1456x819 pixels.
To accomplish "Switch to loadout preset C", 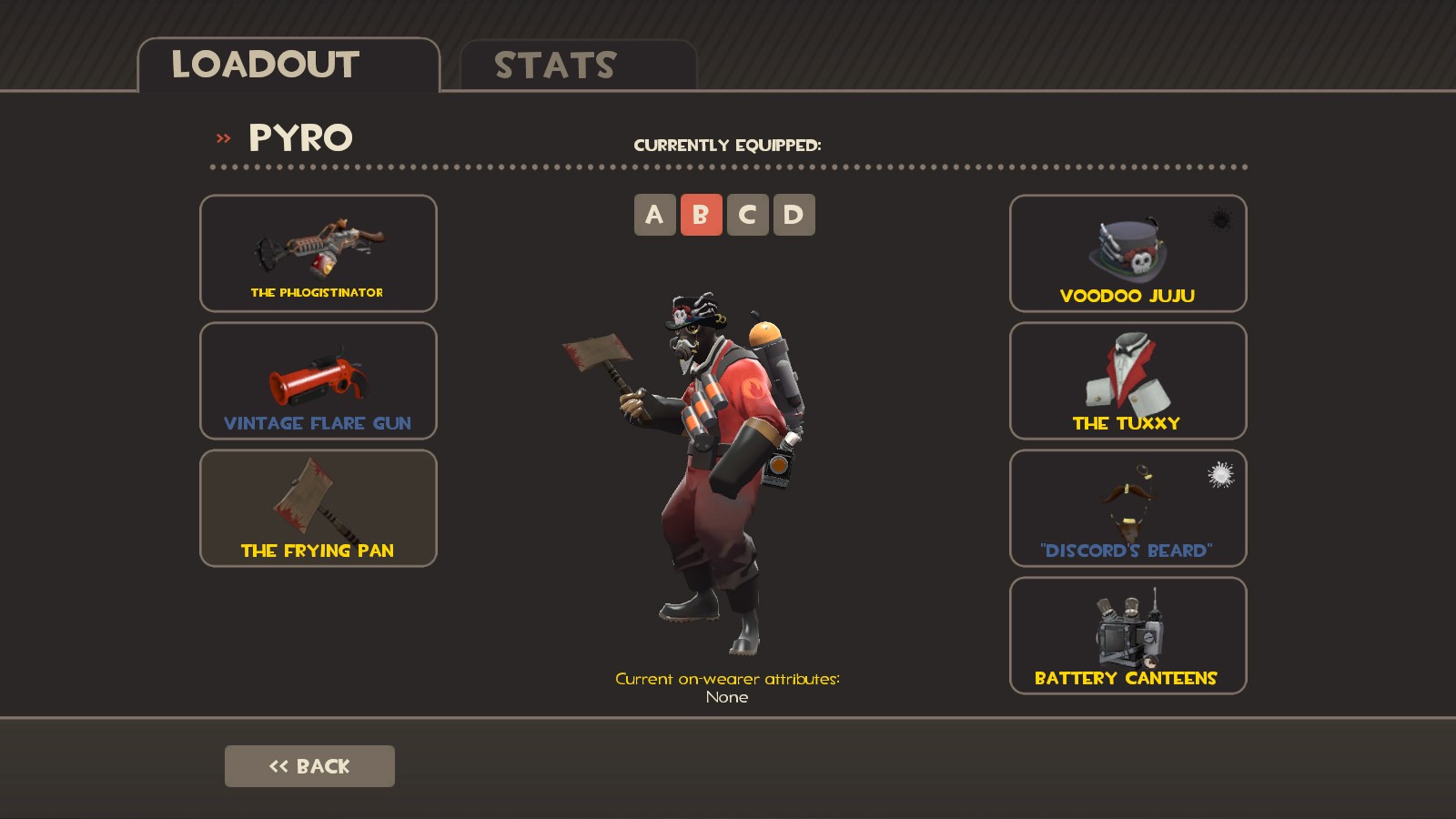I will 748,214.
